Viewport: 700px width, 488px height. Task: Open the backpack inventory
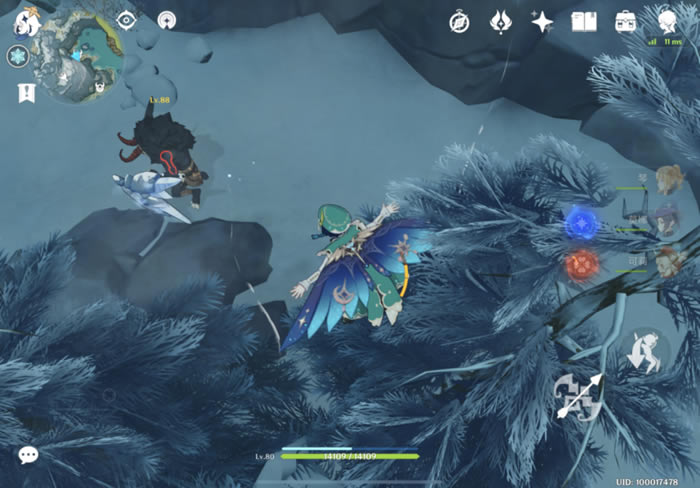pos(626,22)
